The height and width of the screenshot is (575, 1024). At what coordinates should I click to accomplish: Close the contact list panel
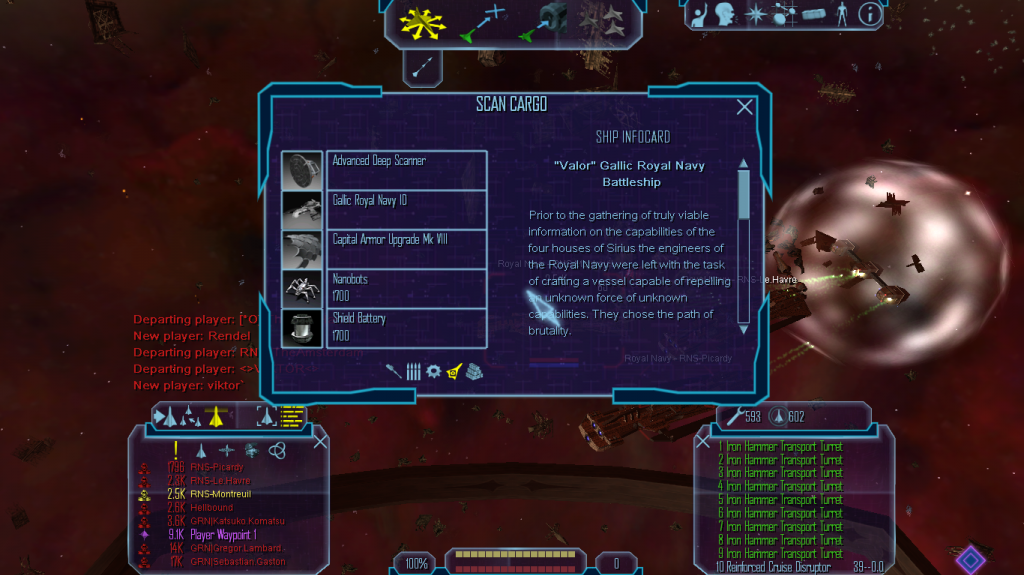coord(320,441)
